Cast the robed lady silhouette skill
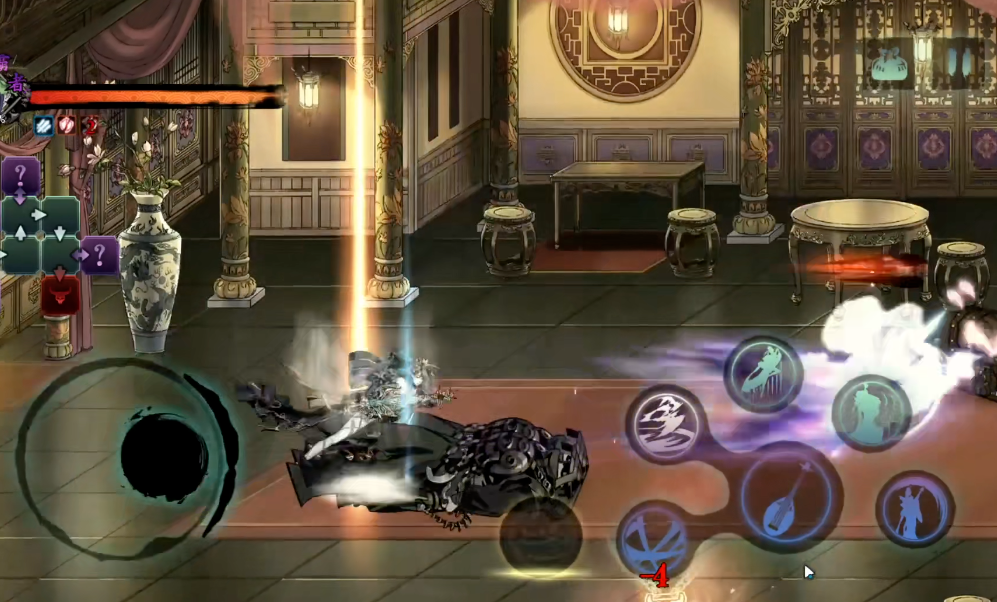Screen dimensions: 997x602 pyautogui.click(x=870, y=412)
